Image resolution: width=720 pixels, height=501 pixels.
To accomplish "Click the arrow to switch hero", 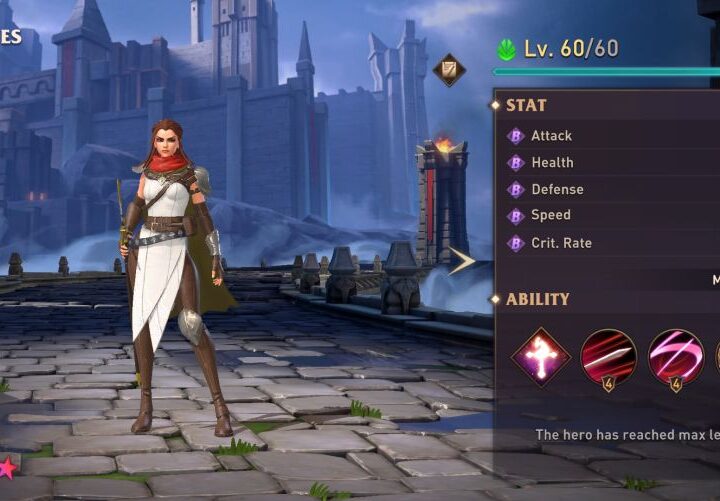I will pyautogui.click(x=461, y=262).
